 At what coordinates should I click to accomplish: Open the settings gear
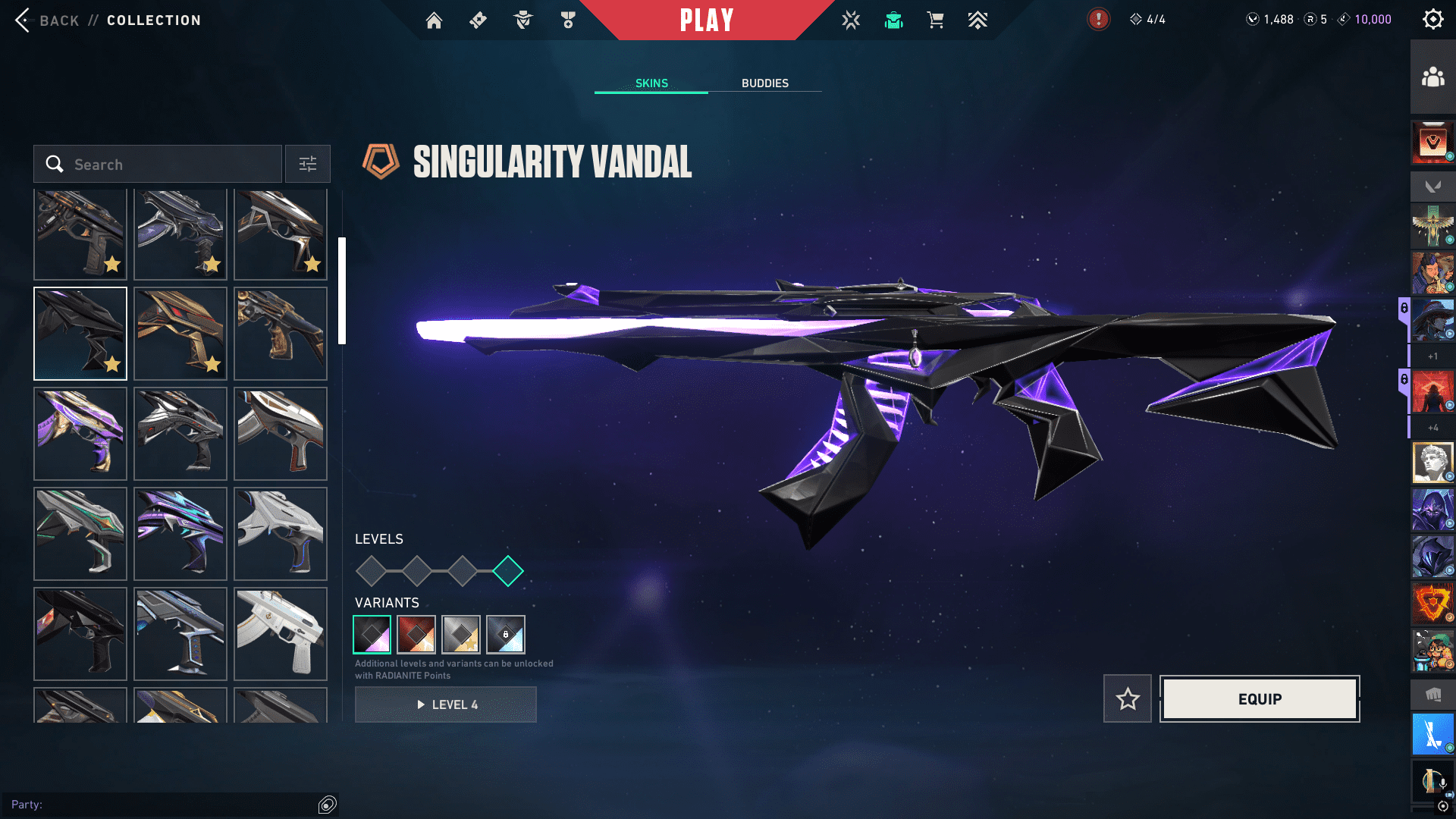point(1432,20)
